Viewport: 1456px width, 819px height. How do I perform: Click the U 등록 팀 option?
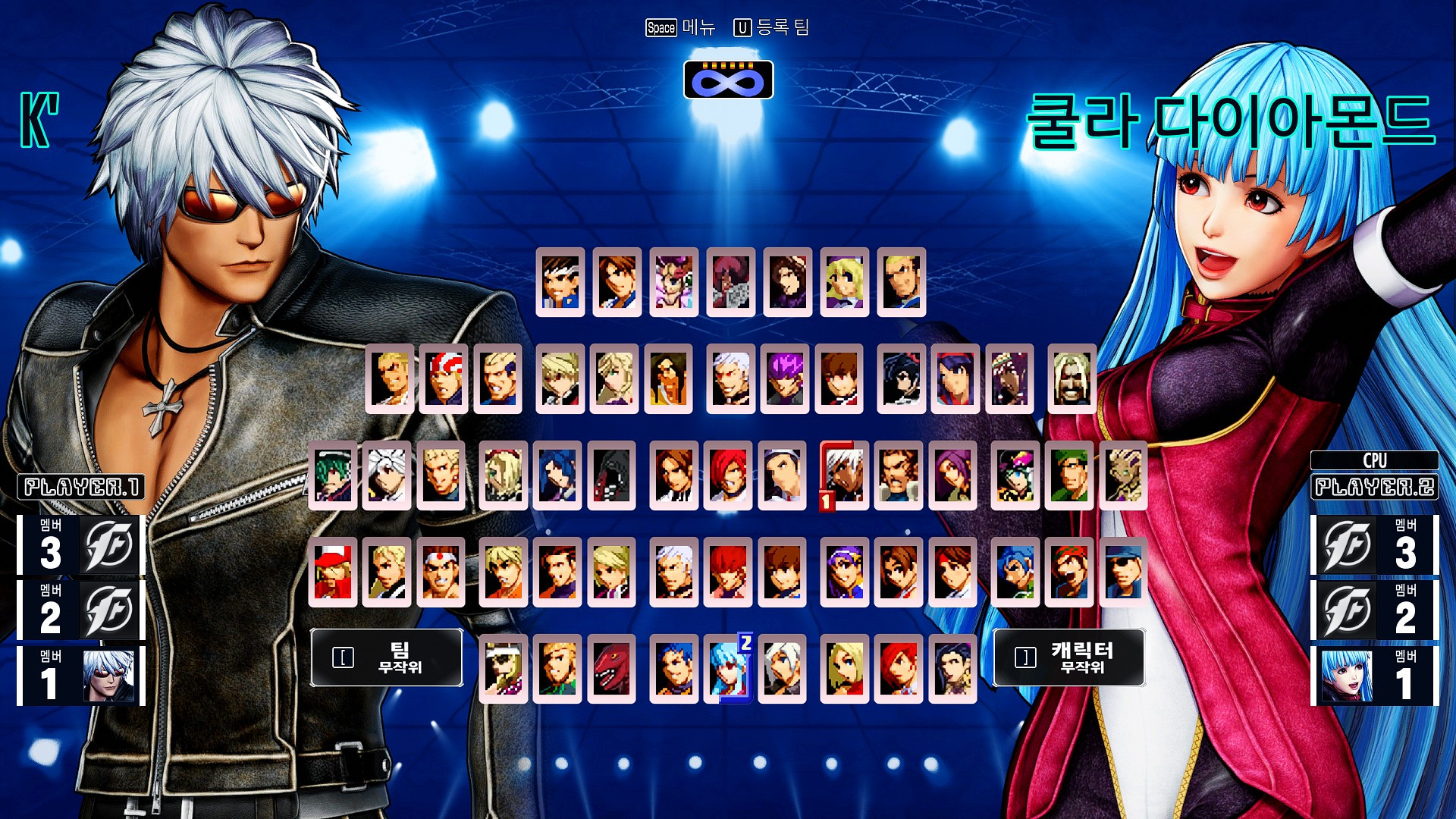(773, 29)
